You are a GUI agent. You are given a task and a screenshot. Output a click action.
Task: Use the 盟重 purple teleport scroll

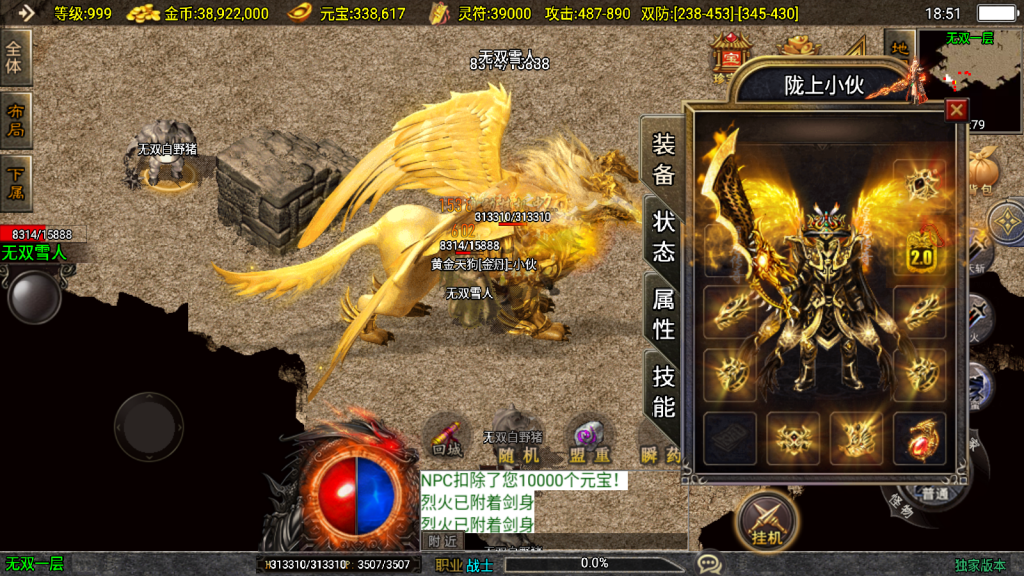pyautogui.click(x=589, y=440)
